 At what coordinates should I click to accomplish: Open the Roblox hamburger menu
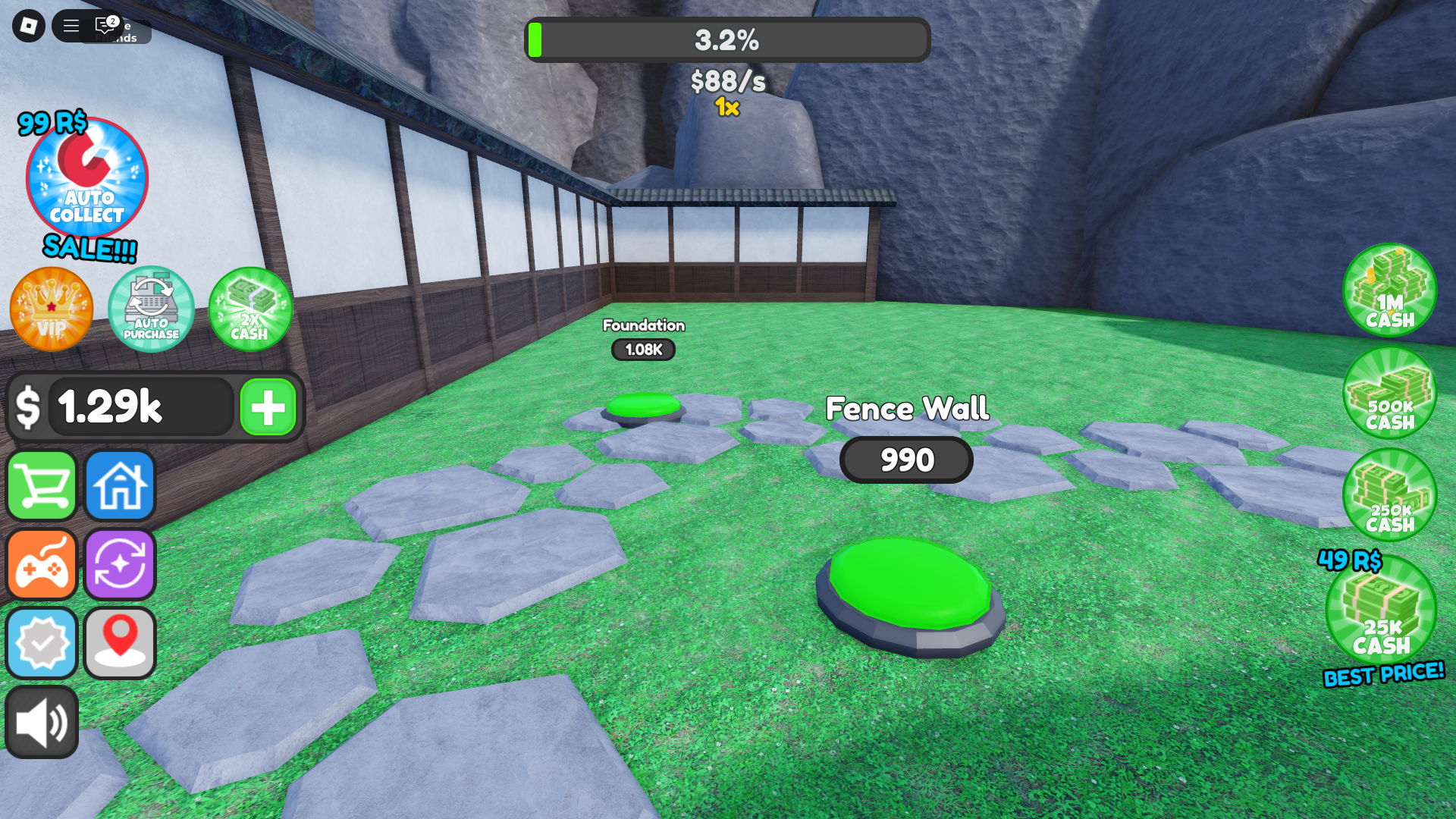(70, 26)
